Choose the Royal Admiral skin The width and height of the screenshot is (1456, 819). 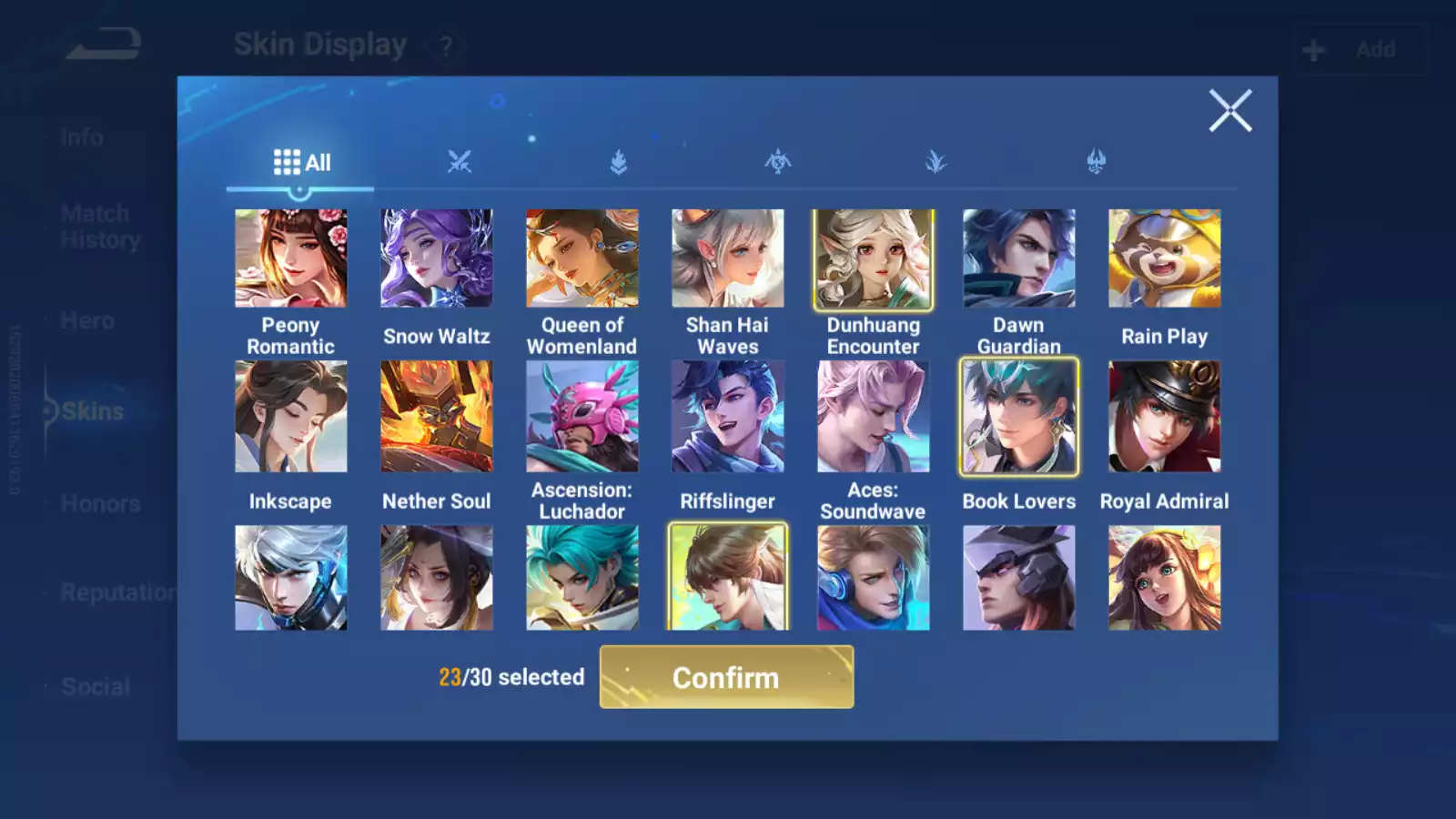click(x=1164, y=417)
